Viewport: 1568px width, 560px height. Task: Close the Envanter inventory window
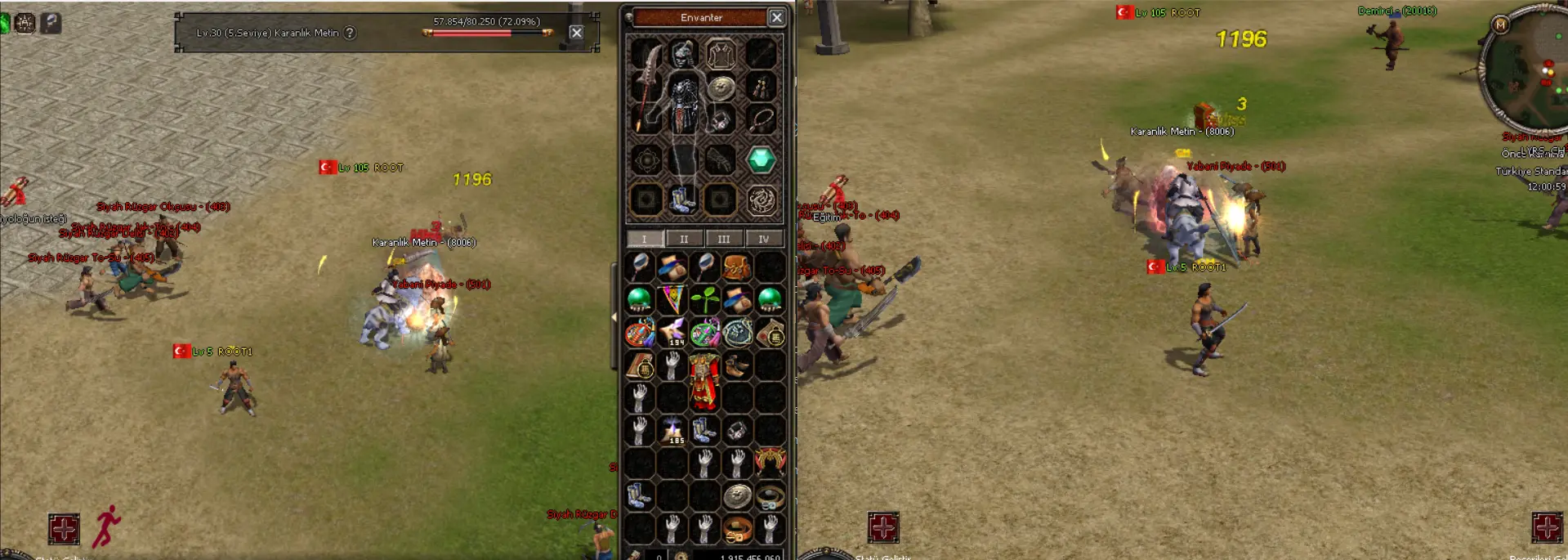tap(776, 17)
